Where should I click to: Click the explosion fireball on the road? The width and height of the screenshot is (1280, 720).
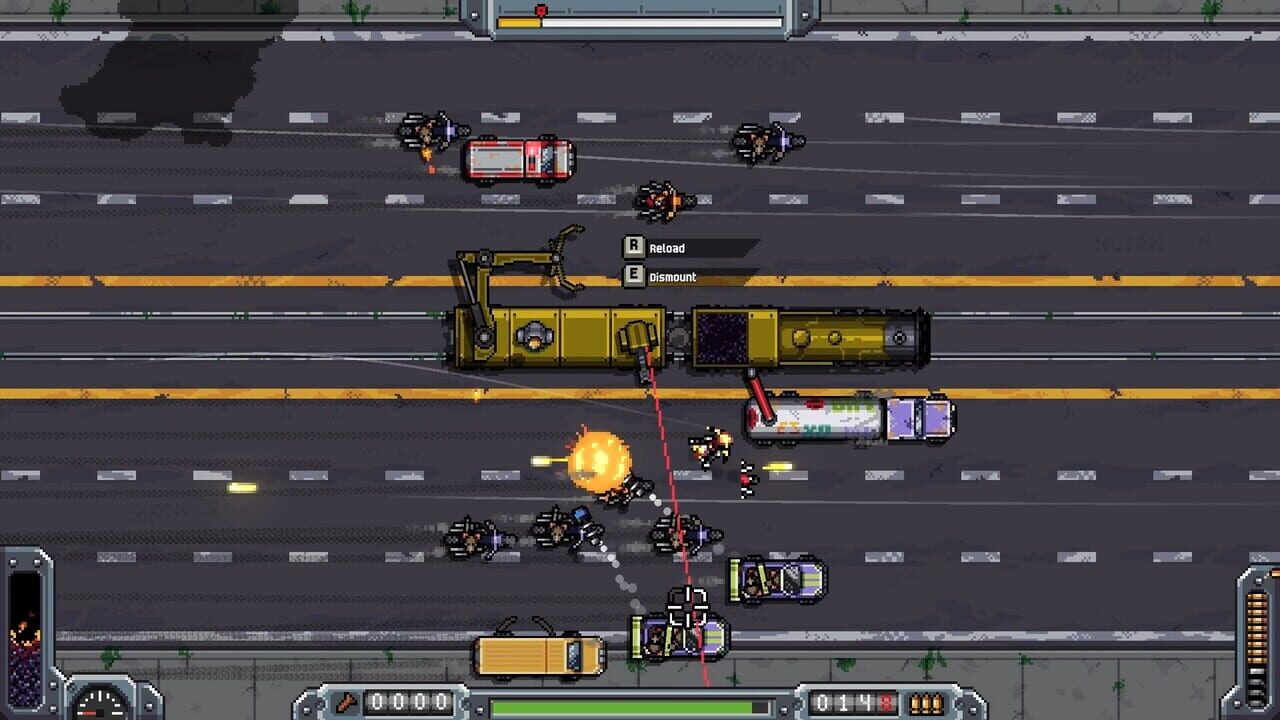pyautogui.click(x=600, y=460)
